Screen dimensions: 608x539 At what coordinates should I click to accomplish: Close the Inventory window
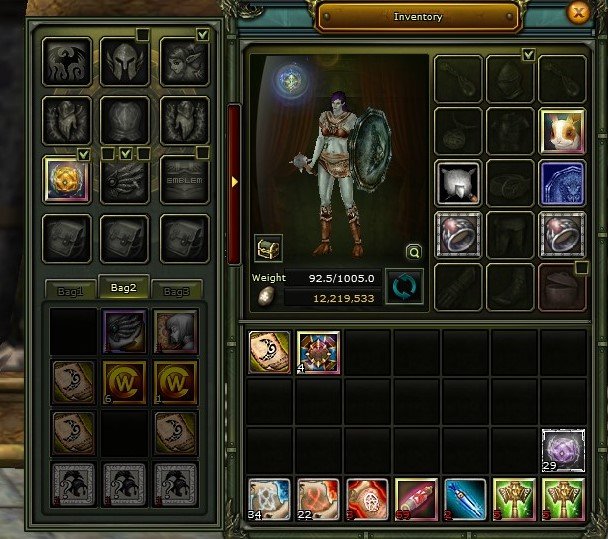(577, 14)
